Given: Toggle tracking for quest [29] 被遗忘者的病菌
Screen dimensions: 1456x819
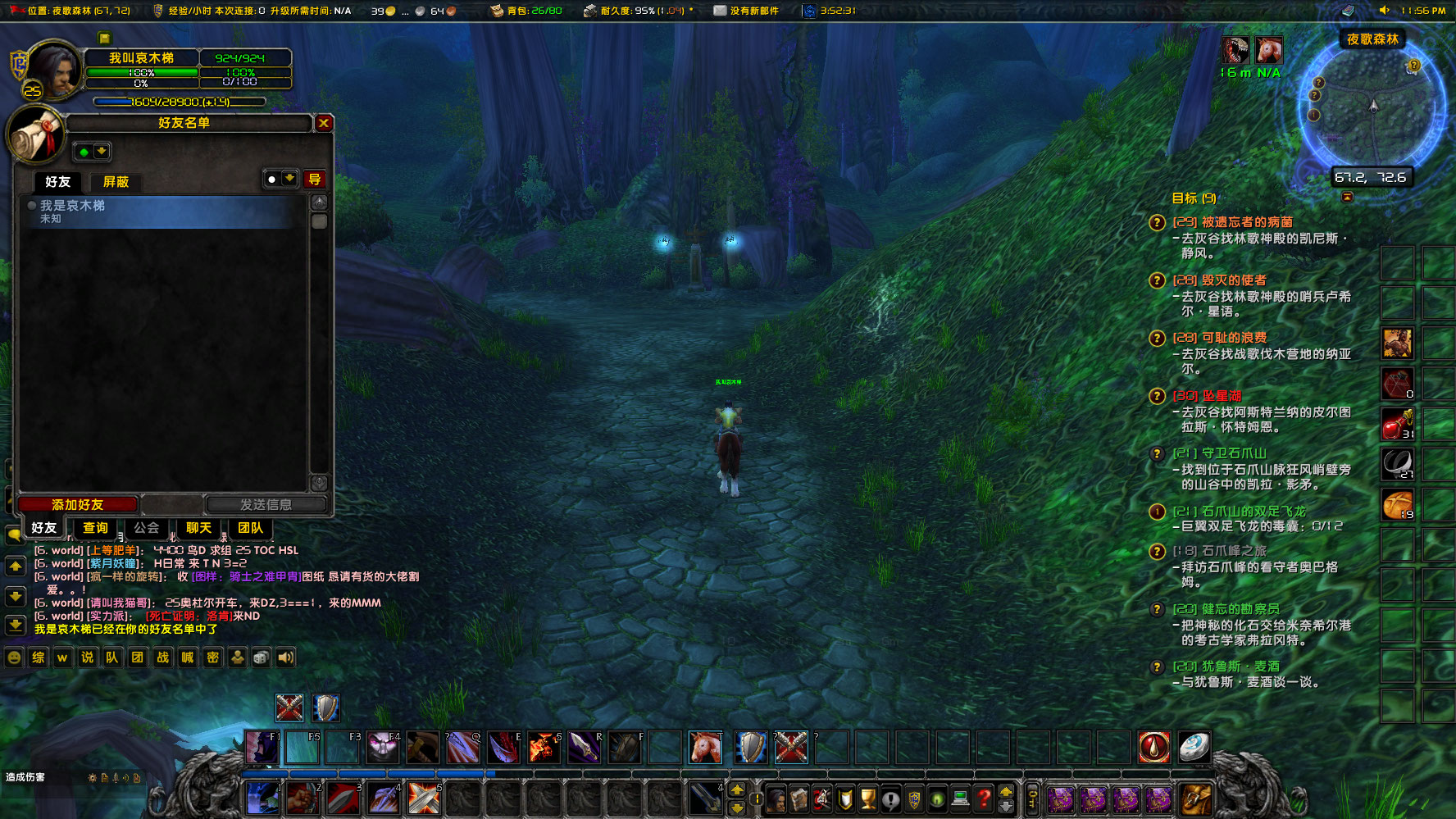Looking at the screenshot, I should (x=1157, y=223).
